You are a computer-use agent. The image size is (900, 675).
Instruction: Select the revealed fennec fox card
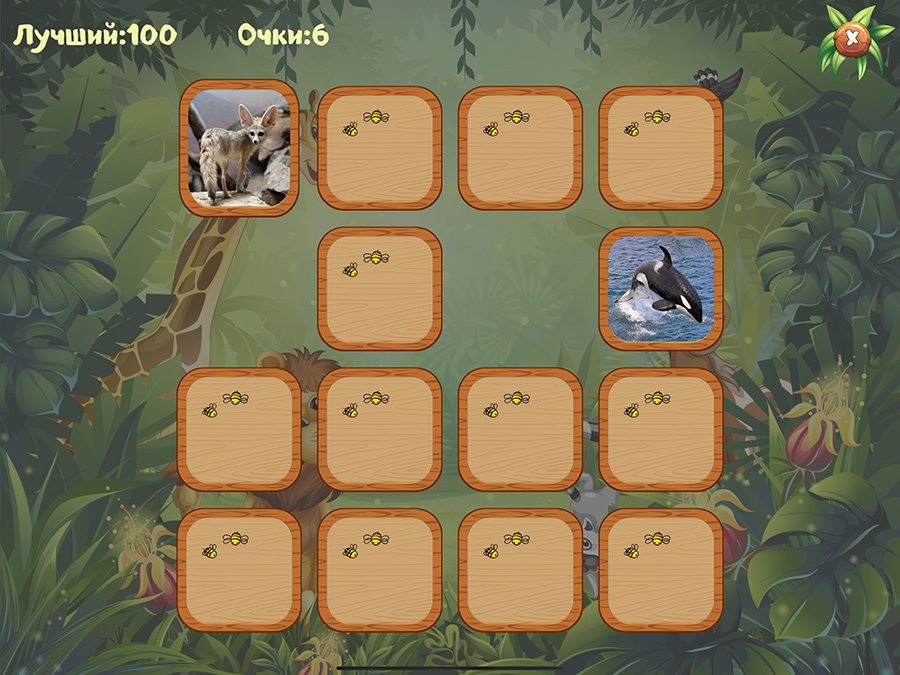pyautogui.click(x=240, y=148)
